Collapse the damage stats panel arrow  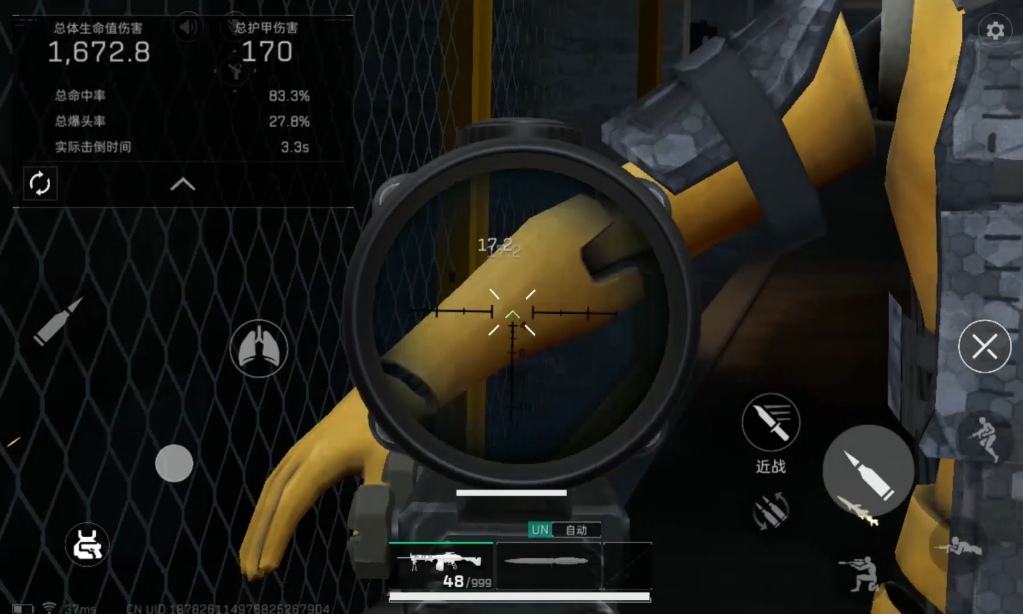pyautogui.click(x=182, y=184)
